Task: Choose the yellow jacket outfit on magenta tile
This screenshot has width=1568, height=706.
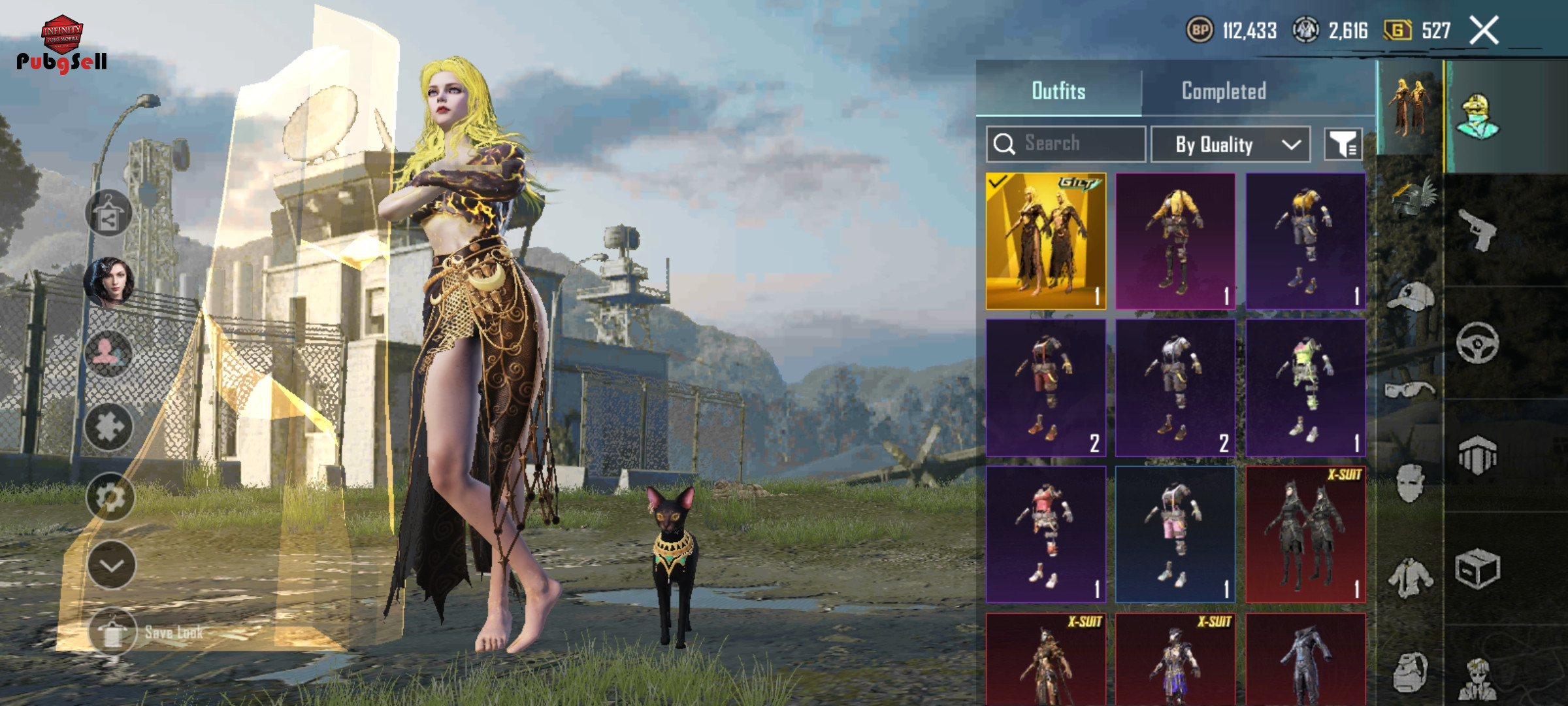Action: pos(1175,241)
